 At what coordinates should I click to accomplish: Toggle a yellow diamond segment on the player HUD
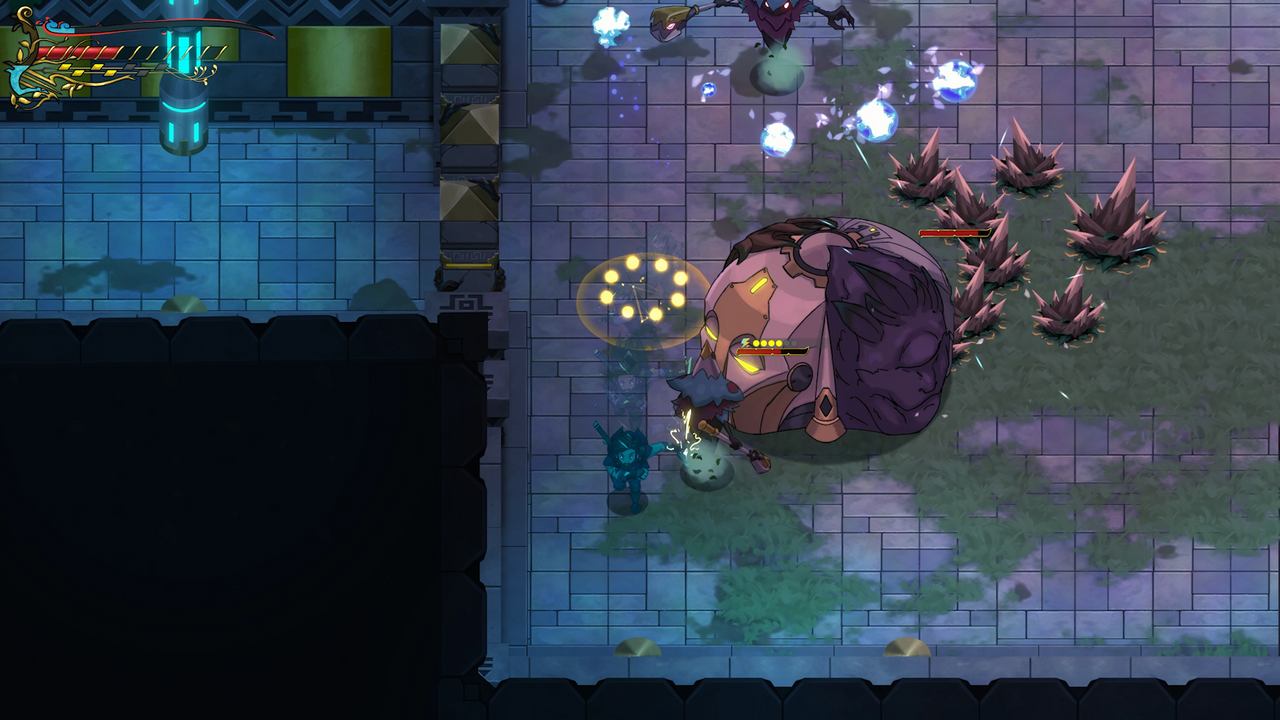pyautogui.click(x=67, y=67)
